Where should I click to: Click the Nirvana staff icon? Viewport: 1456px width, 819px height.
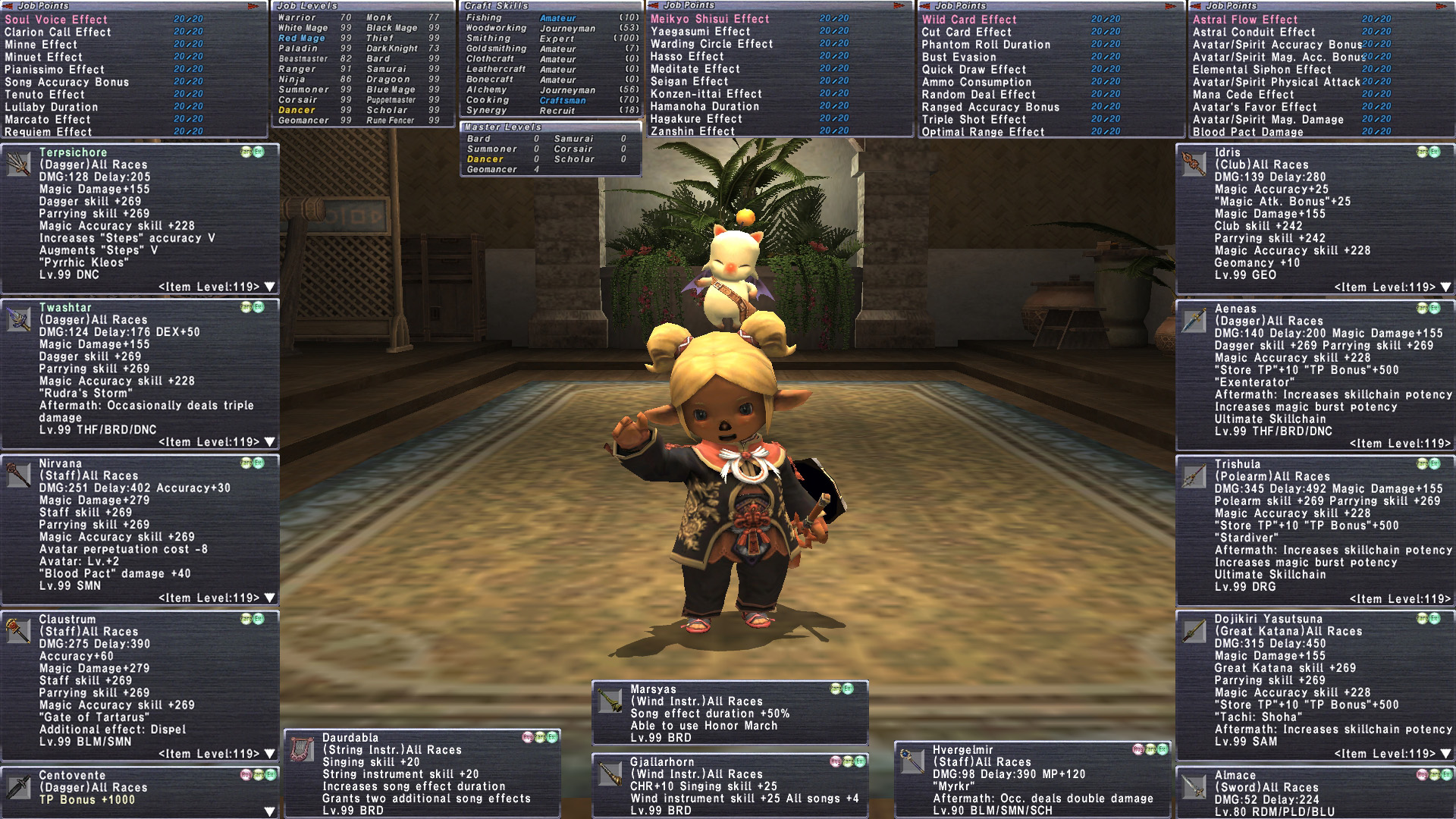click(18, 475)
